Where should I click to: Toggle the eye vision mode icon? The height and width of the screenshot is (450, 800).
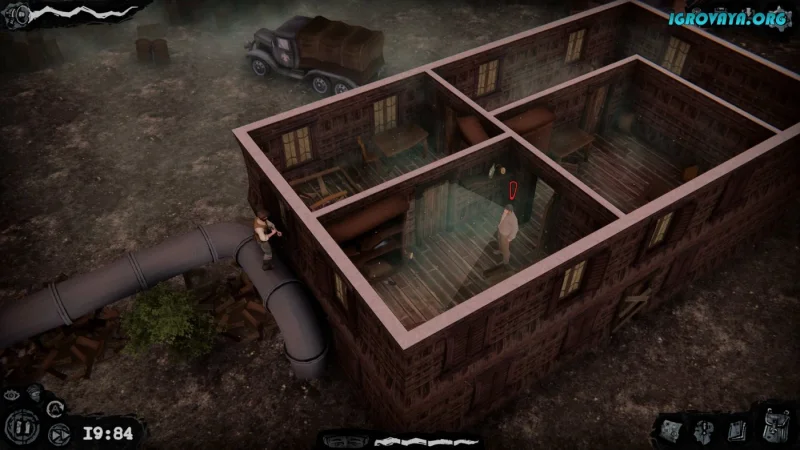pos(11,395)
